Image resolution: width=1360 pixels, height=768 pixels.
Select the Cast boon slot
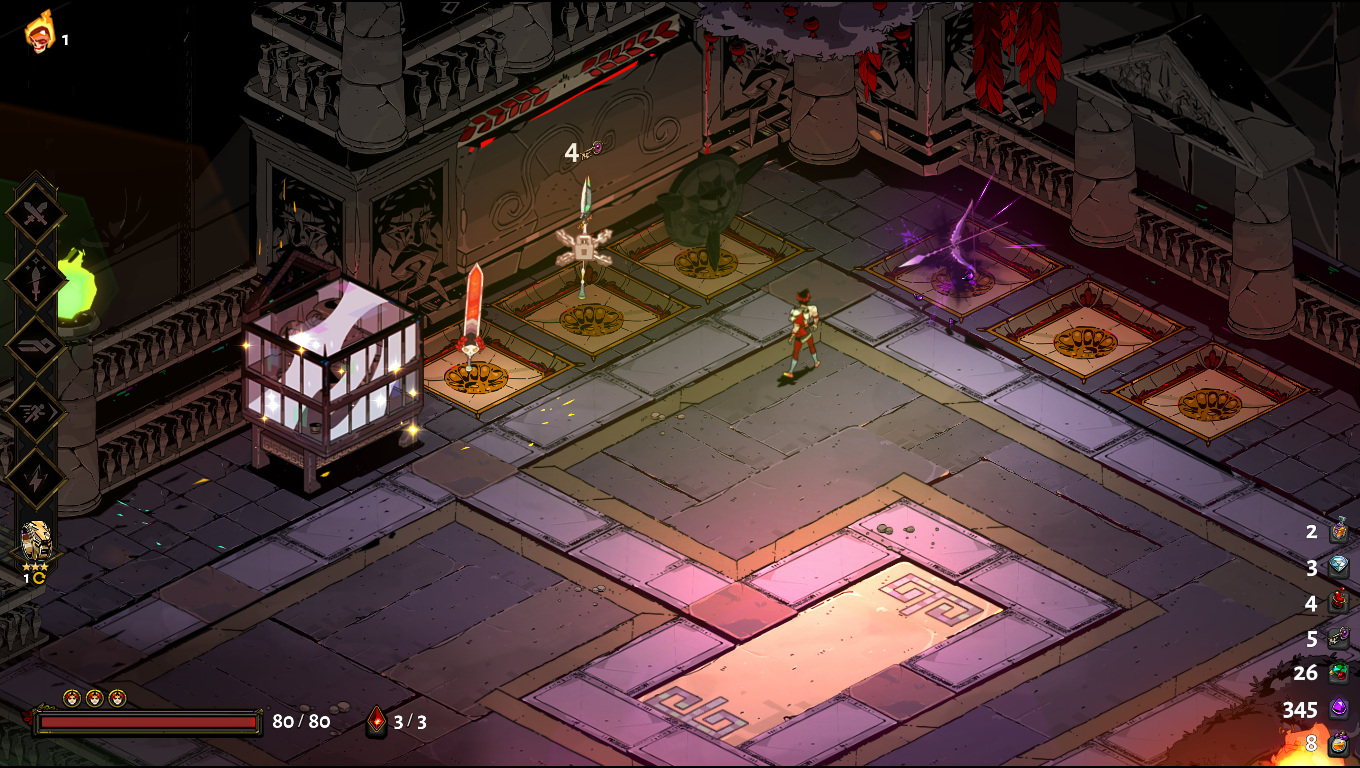[x=36, y=345]
